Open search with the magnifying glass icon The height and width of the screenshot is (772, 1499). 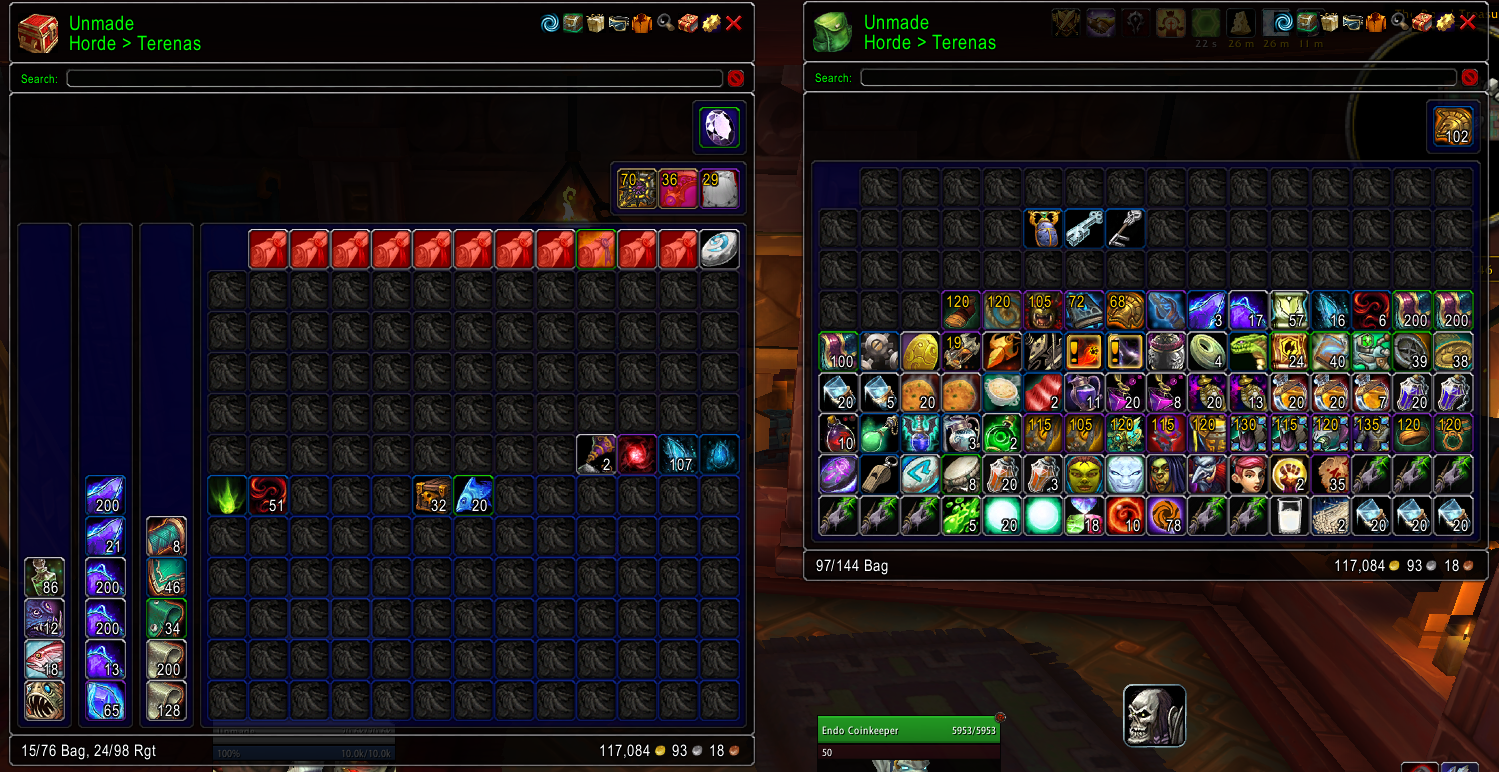tap(664, 22)
